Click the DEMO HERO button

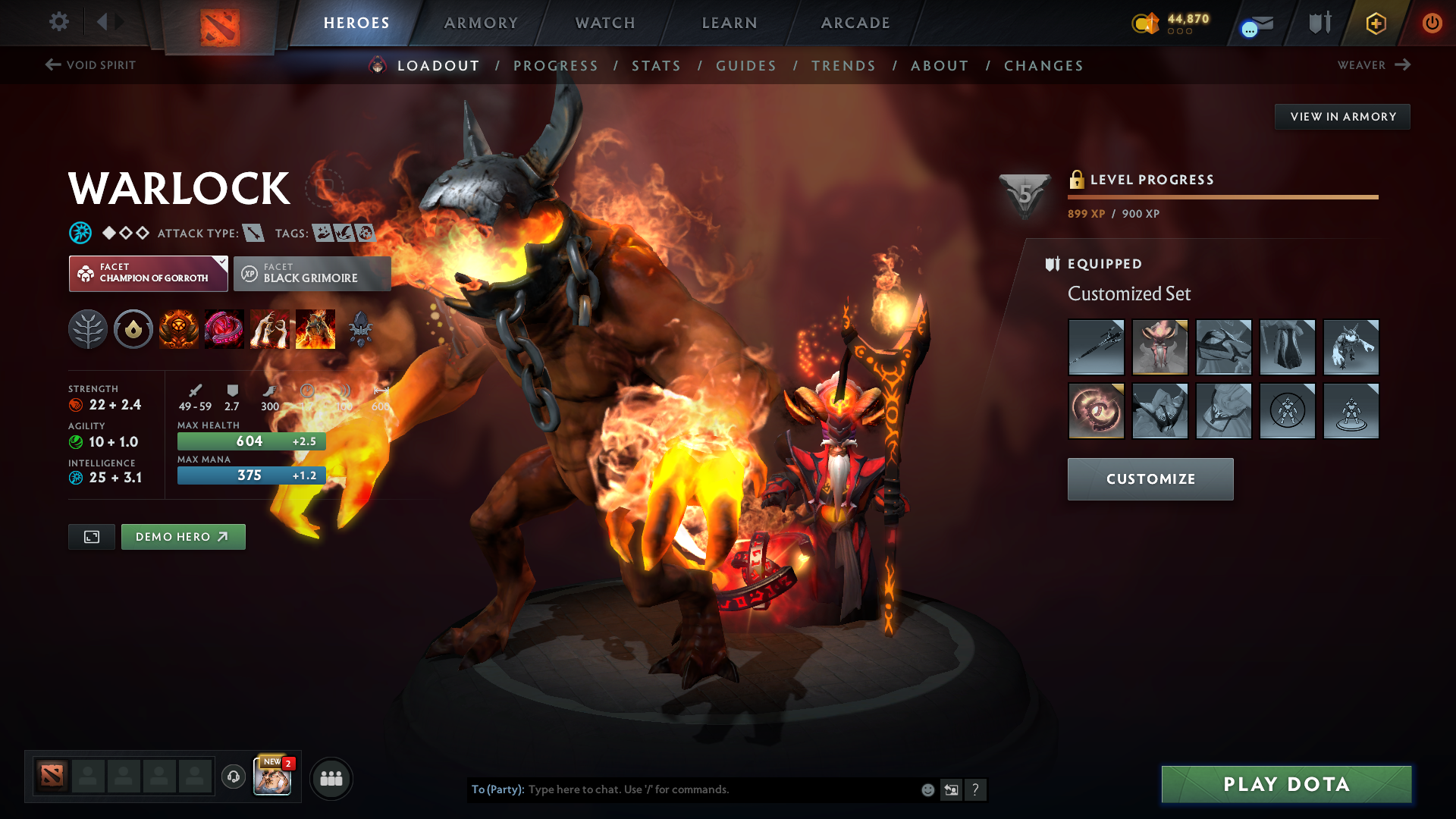(x=183, y=536)
